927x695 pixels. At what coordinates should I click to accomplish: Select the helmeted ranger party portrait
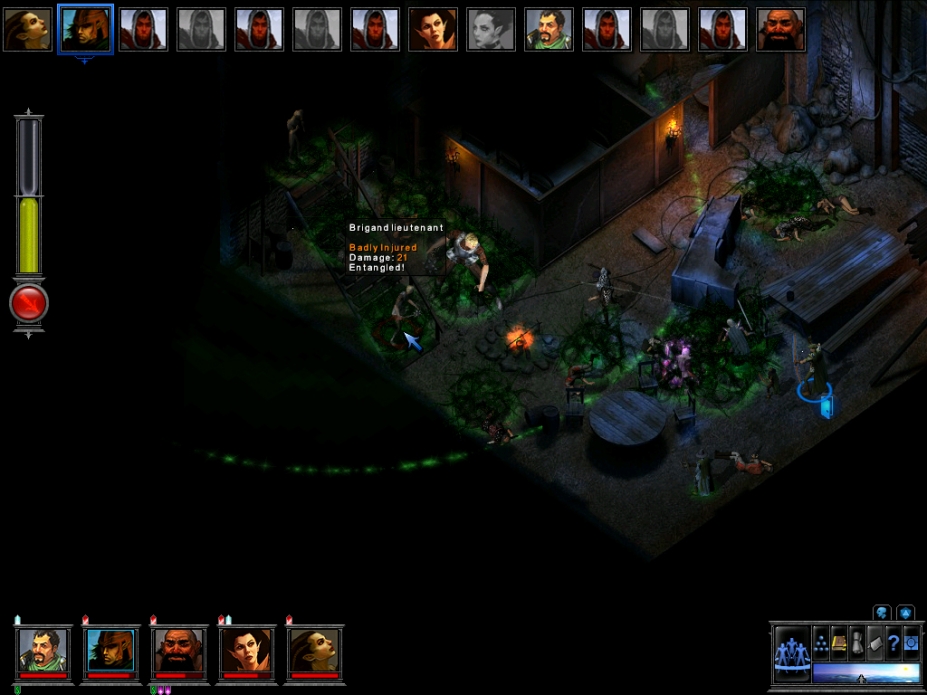tap(111, 651)
